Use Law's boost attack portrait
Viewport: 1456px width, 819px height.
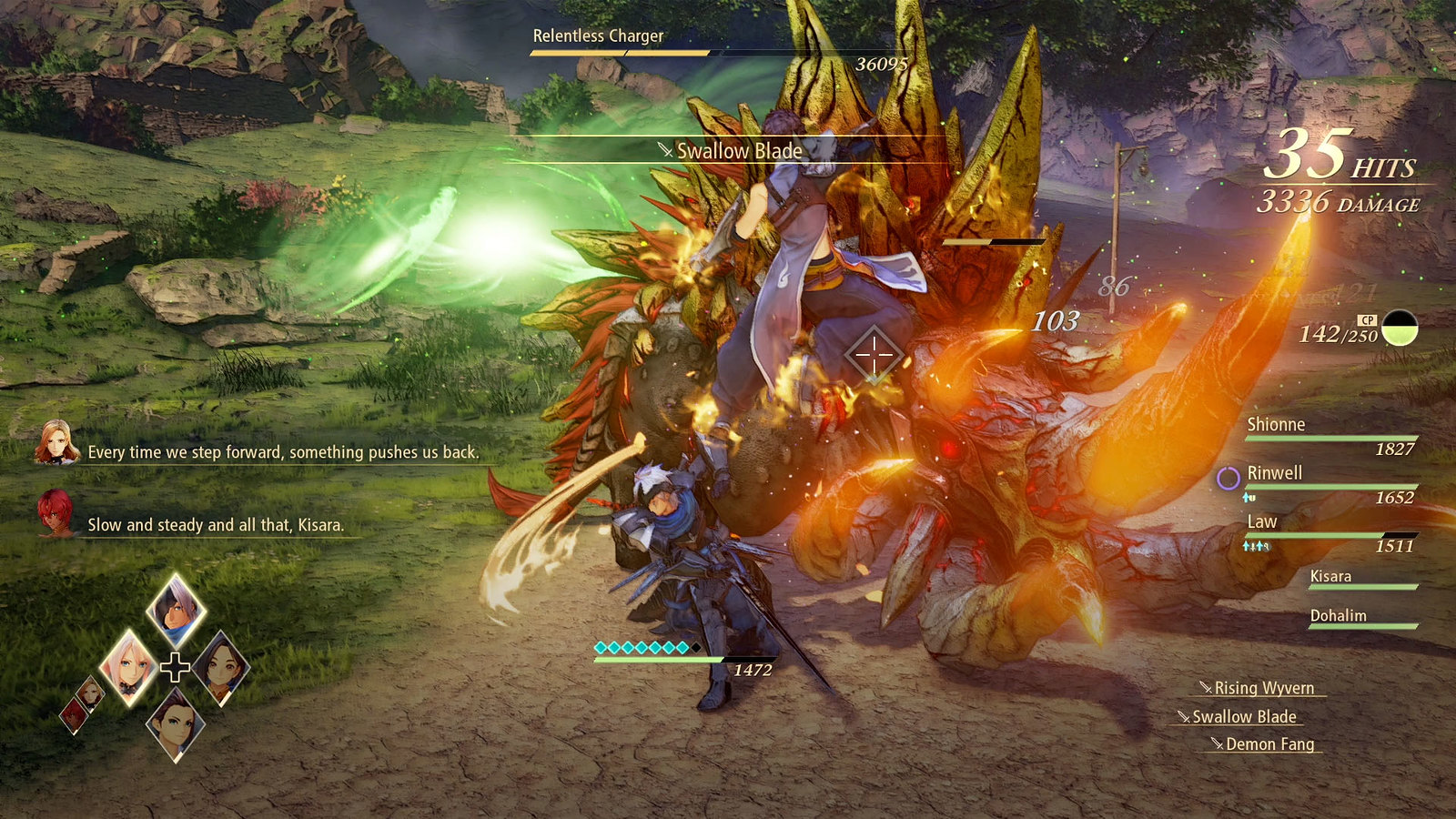click(x=176, y=724)
